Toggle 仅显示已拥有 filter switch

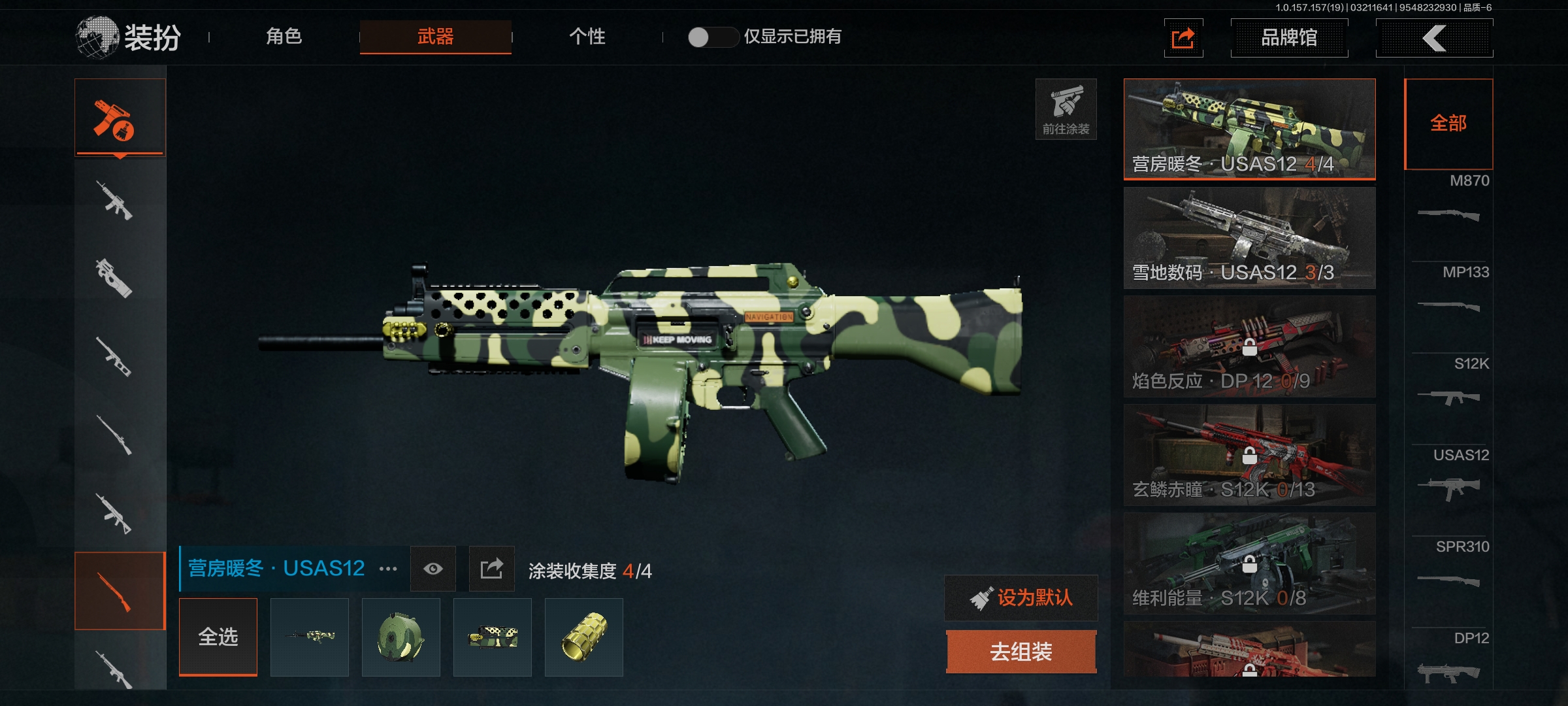[712, 37]
